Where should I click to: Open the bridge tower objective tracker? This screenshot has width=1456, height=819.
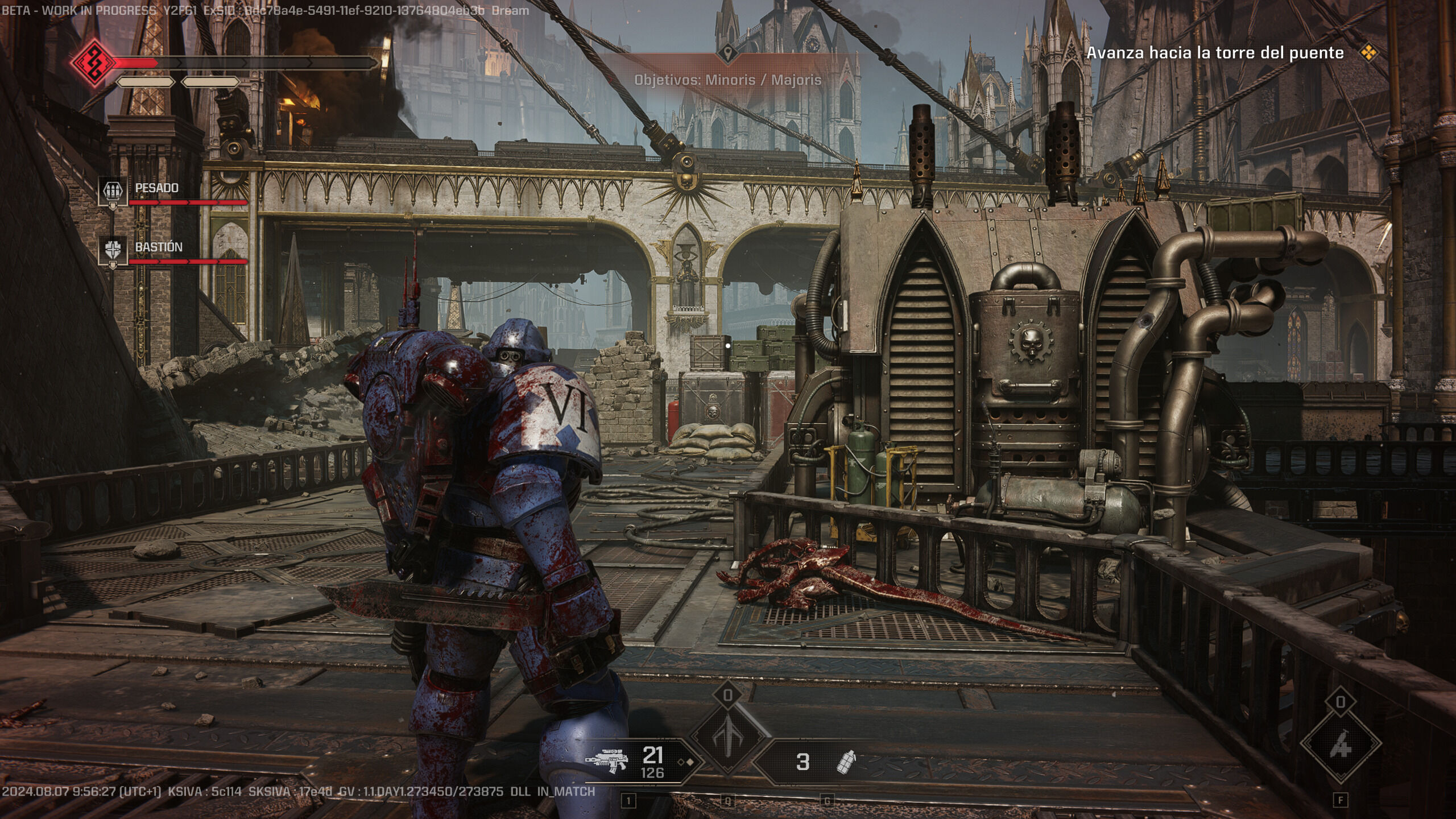(1215, 53)
